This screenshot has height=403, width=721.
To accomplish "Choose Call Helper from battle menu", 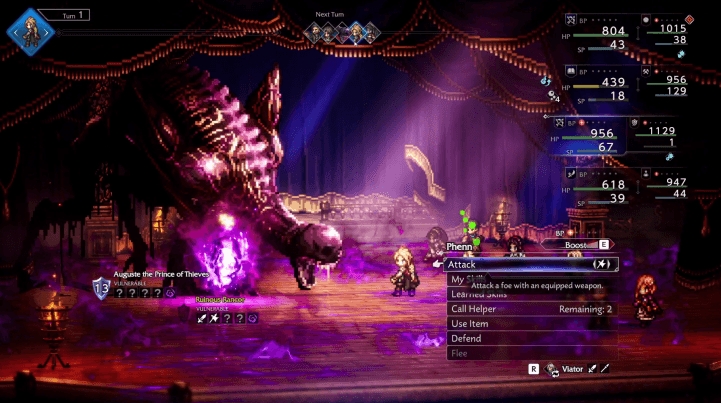I will click(530, 309).
